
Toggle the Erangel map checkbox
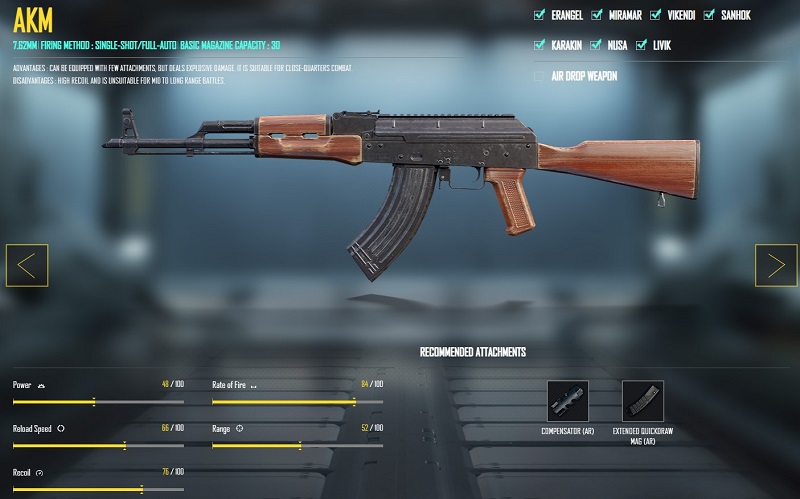540,15
